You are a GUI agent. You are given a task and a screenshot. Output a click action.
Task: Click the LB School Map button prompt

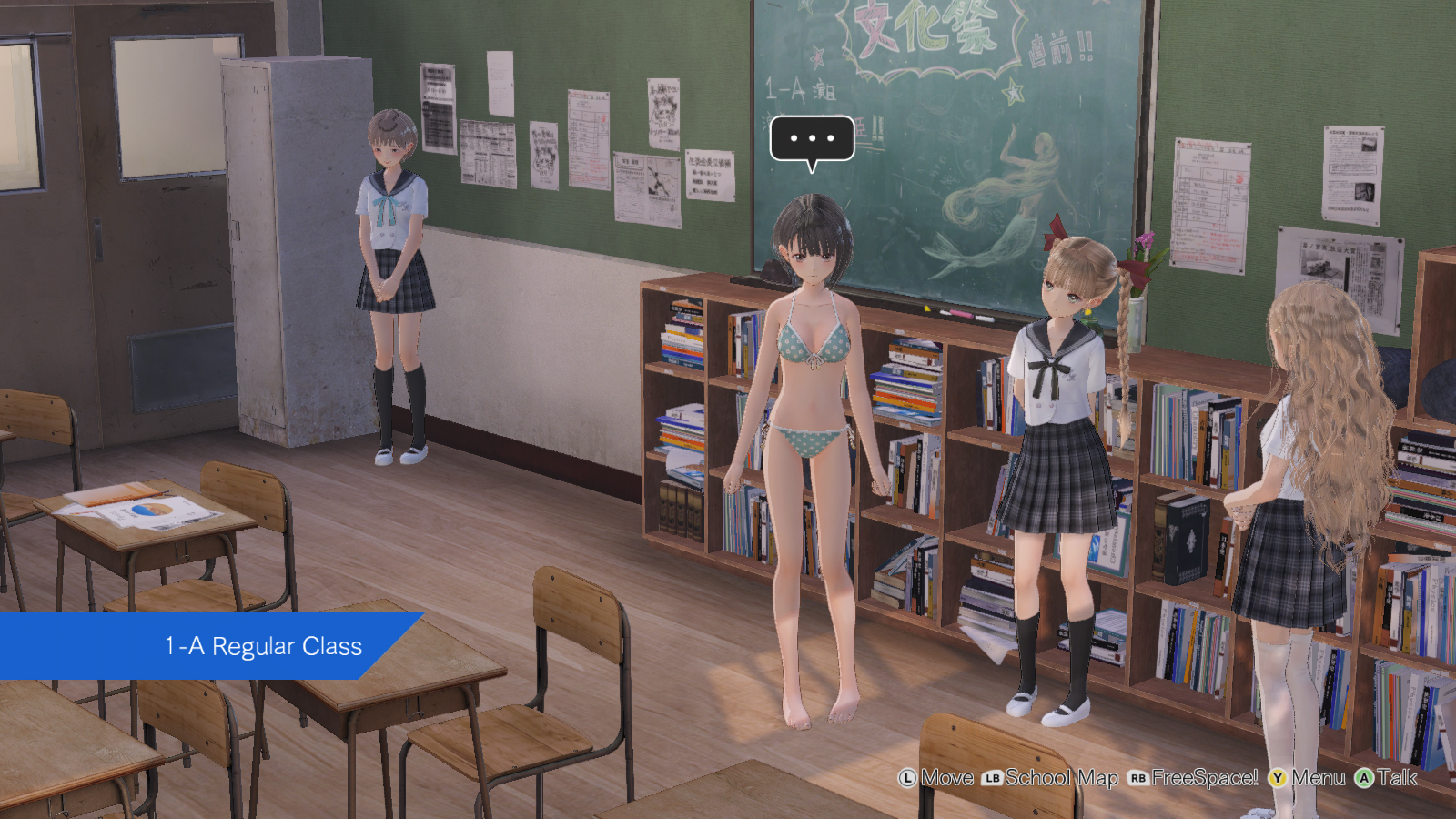coord(1056,779)
